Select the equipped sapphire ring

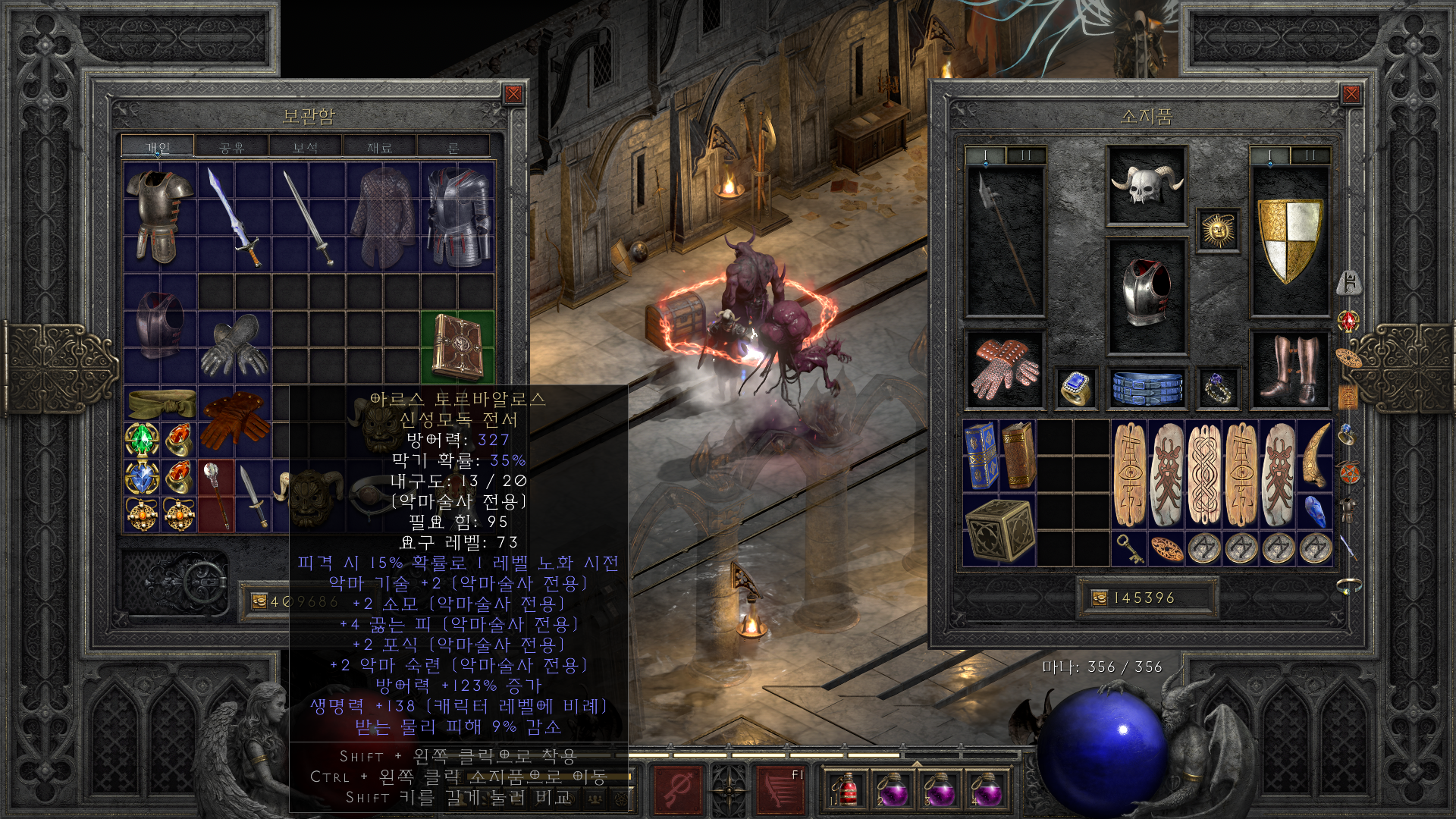pos(1076,388)
